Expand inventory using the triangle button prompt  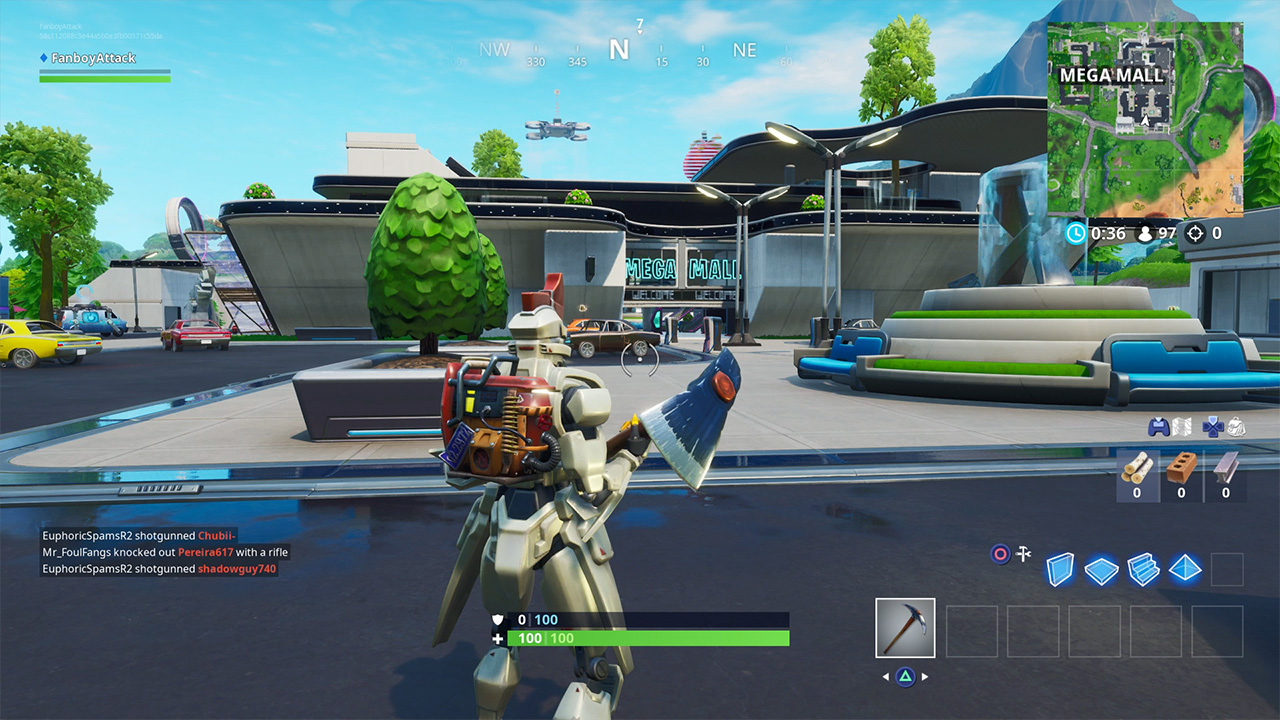click(x=905, y=676)
